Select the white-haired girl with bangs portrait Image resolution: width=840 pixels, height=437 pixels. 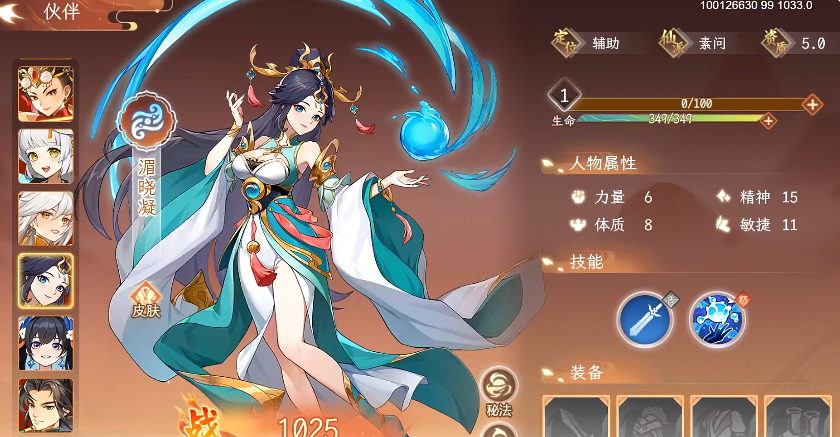(45, 155)
